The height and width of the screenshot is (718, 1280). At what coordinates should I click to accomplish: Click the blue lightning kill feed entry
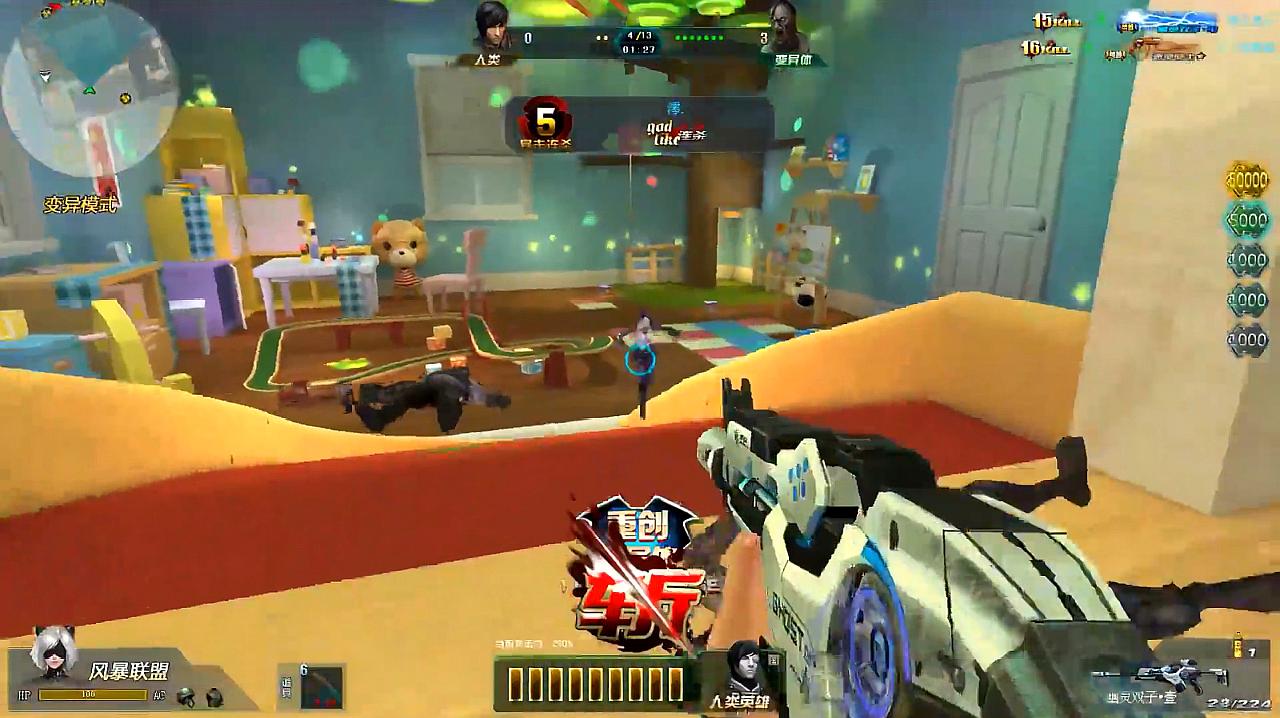tap(1167, 23)
